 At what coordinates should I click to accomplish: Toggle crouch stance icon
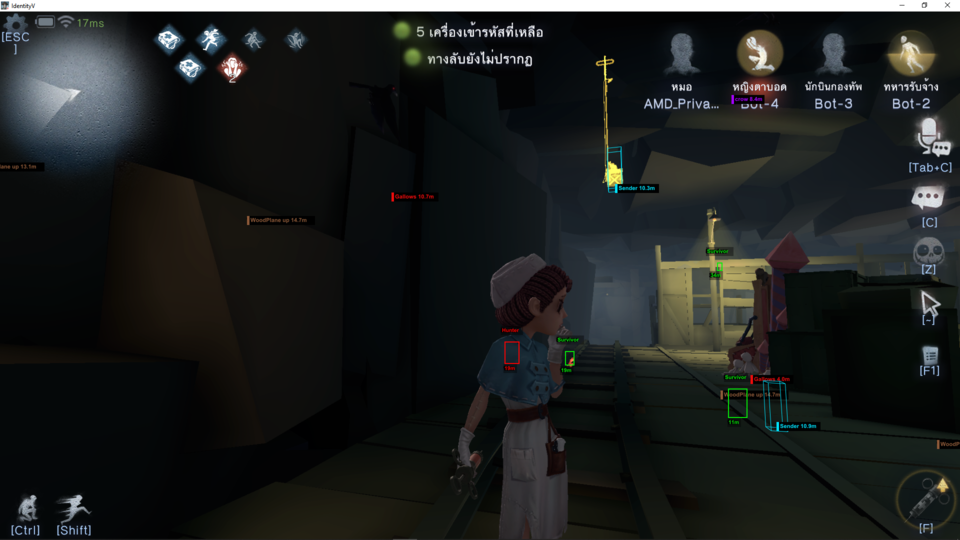(x=25, y=507)
